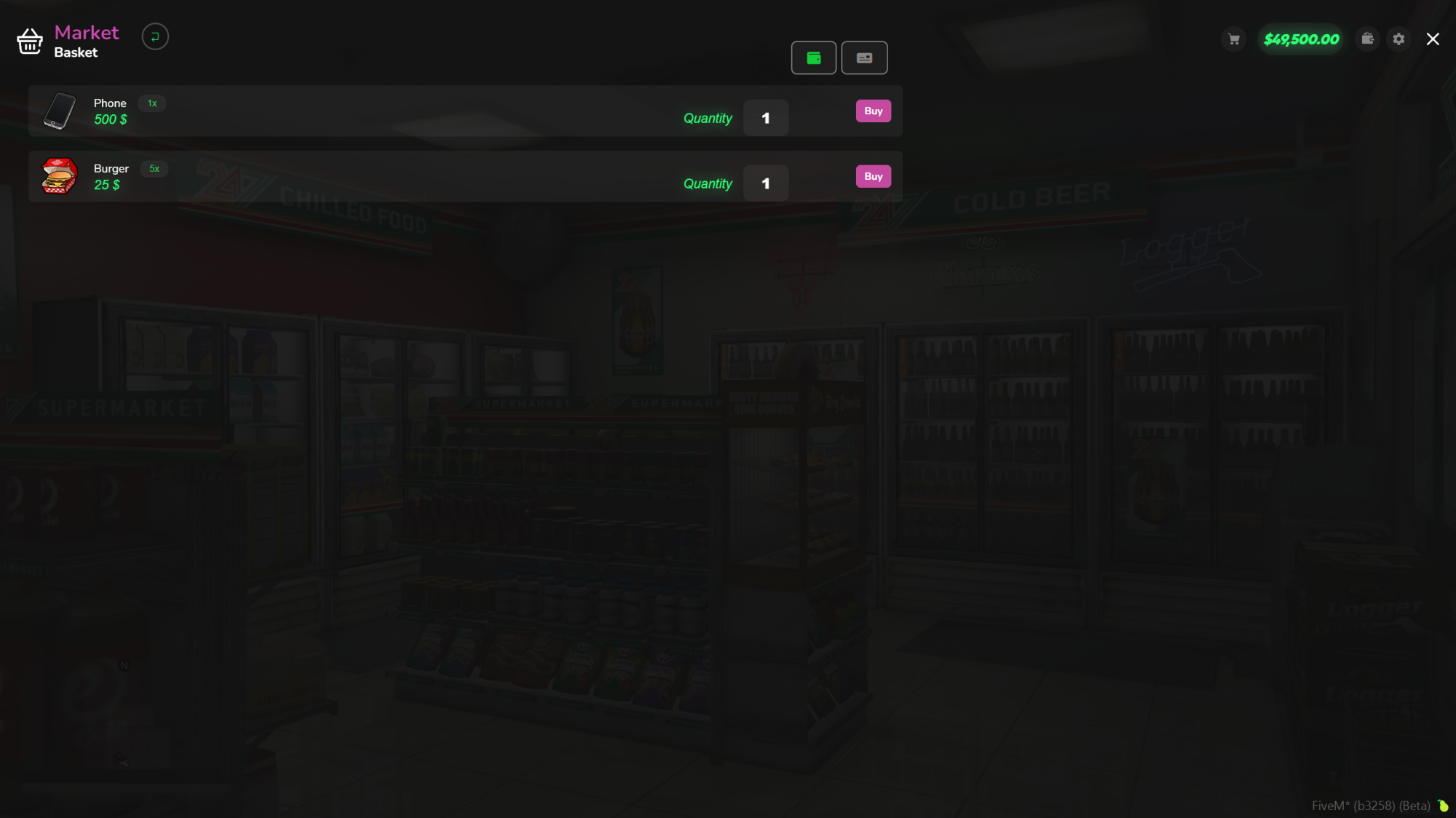Click the Burger quantity input field
1456x818 pixels.
[x=765, y=183]
